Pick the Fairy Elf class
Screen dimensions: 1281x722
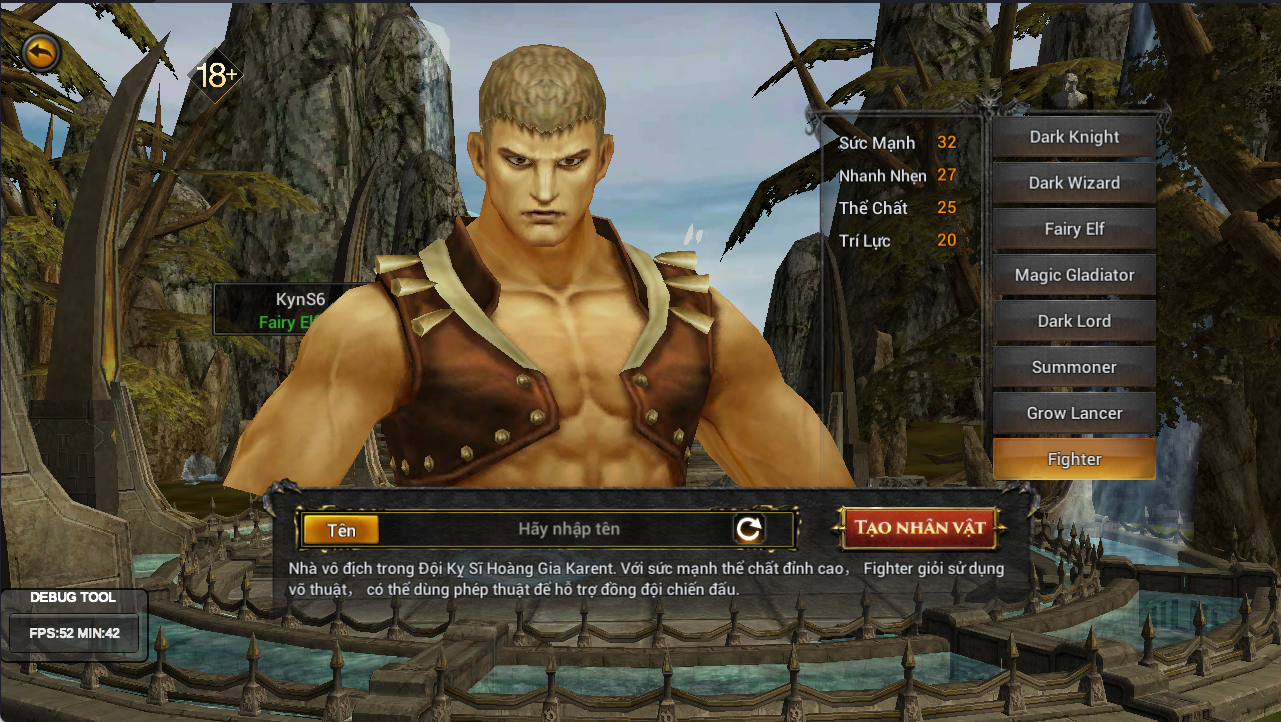[x=1074, y=229]
